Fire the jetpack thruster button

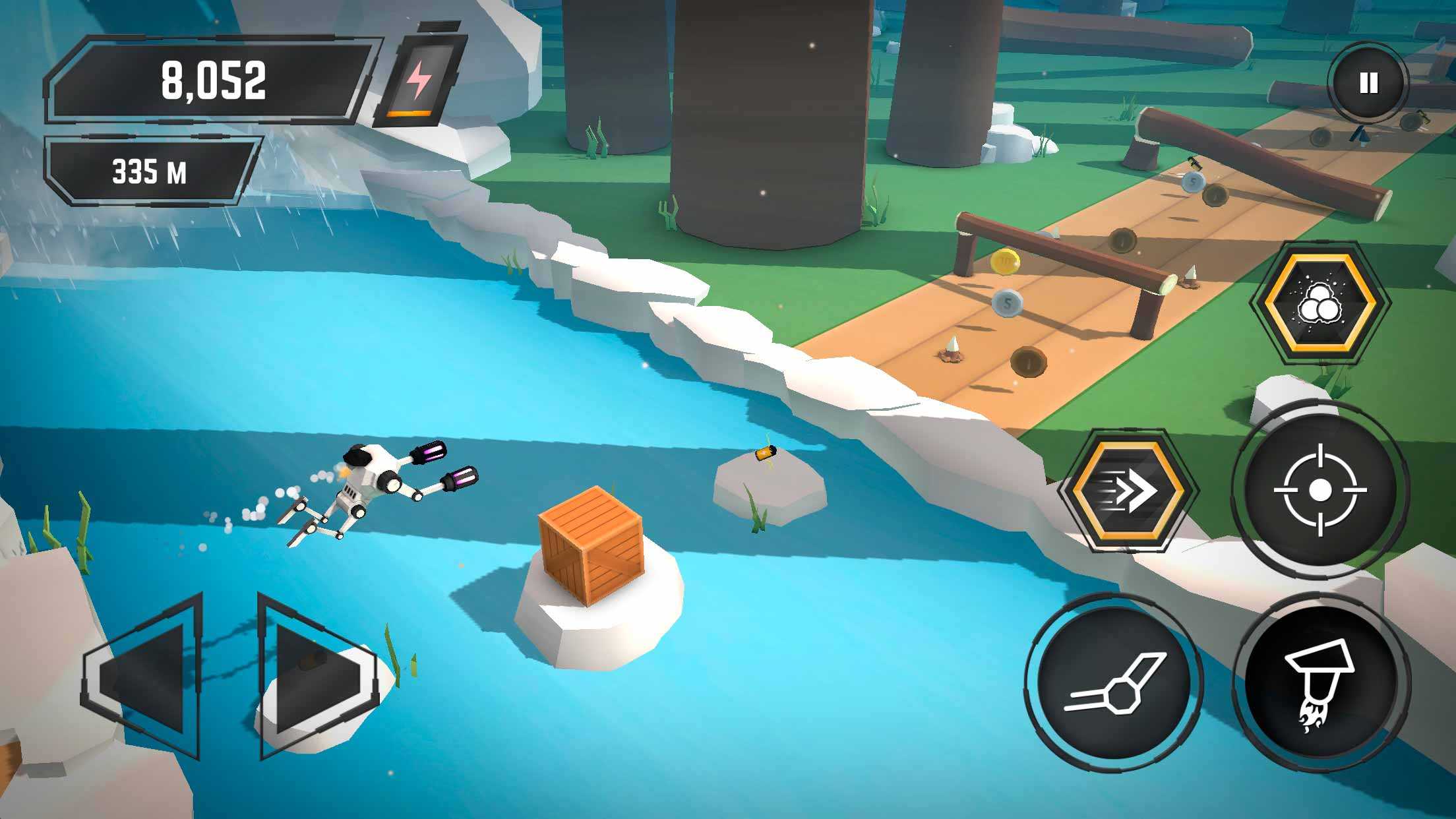click(x=1321, y=682)
